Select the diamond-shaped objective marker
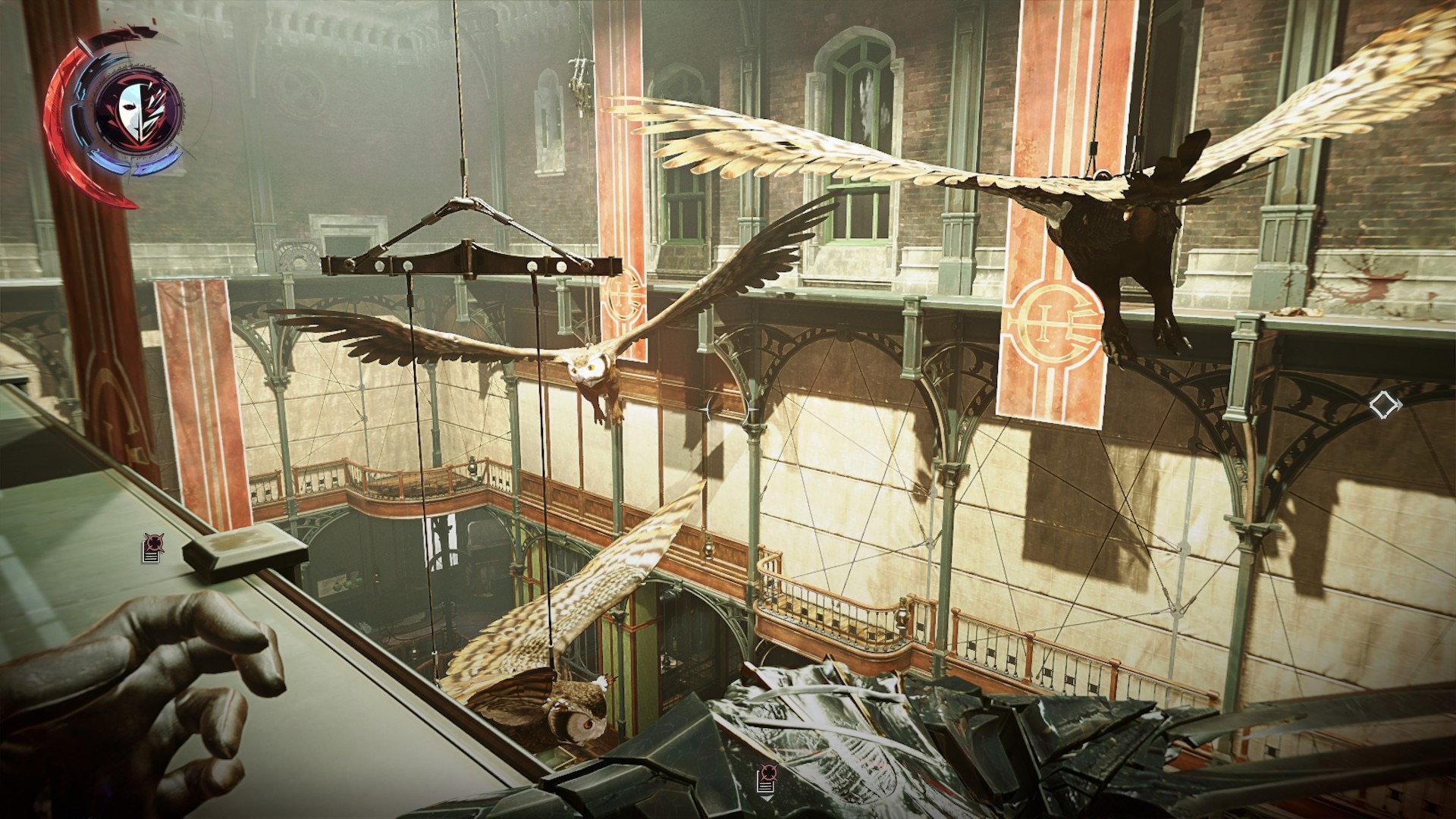The width and height of the screenshot is (1456, 819). click(x=1384, y=405)
